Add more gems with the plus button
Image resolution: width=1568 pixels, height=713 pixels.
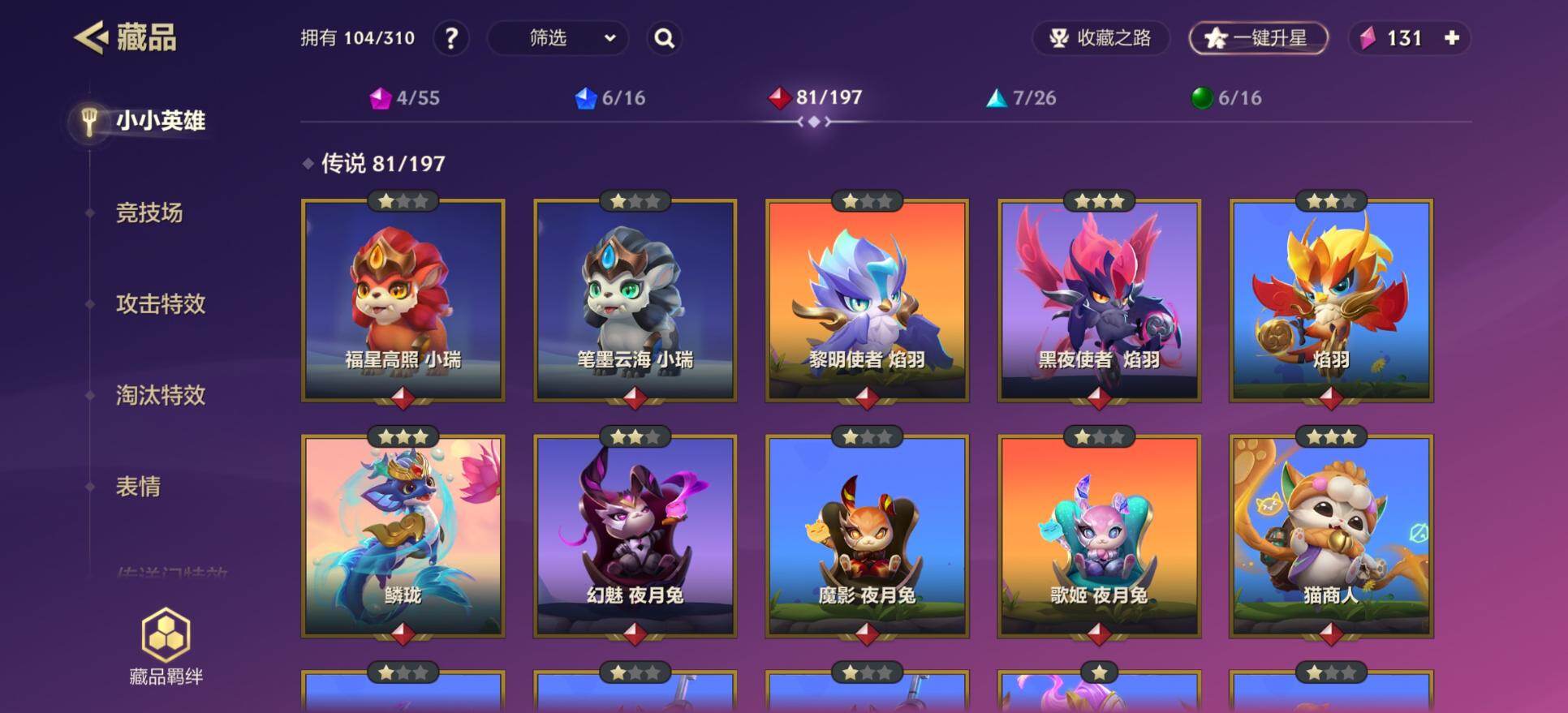coord(1452,38)
